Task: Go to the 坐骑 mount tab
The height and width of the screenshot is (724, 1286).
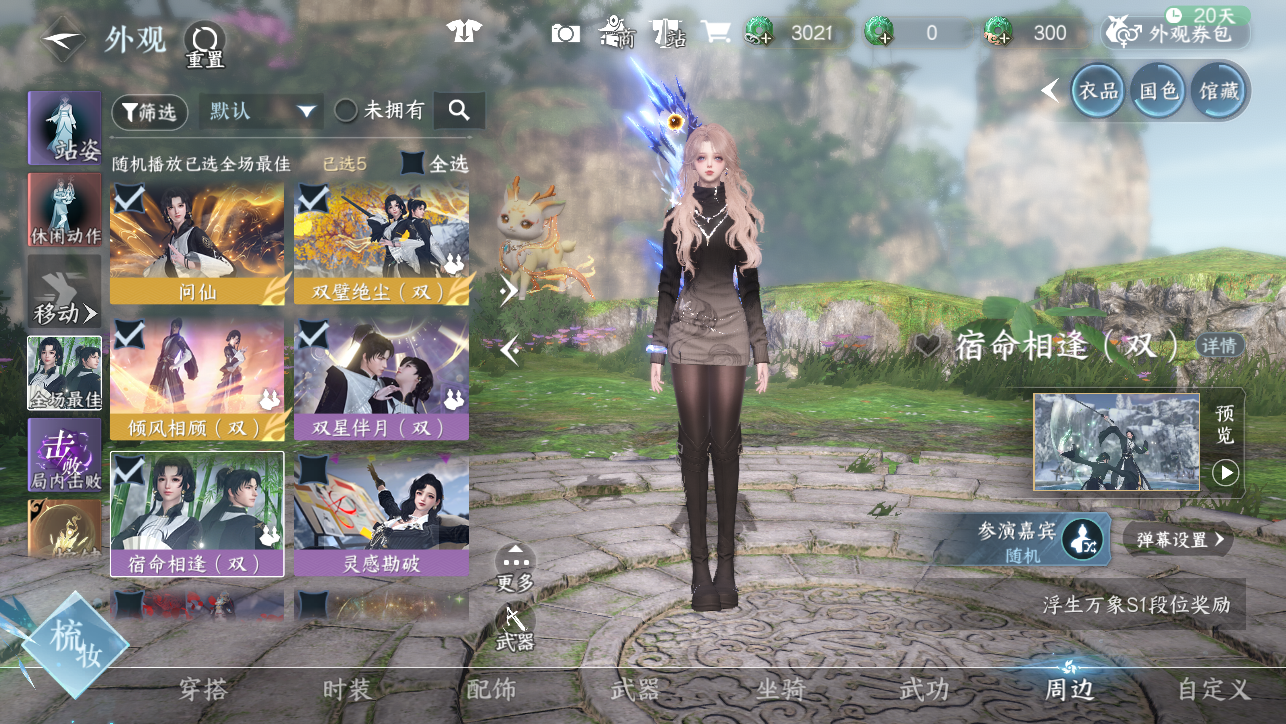Action: 781,689
